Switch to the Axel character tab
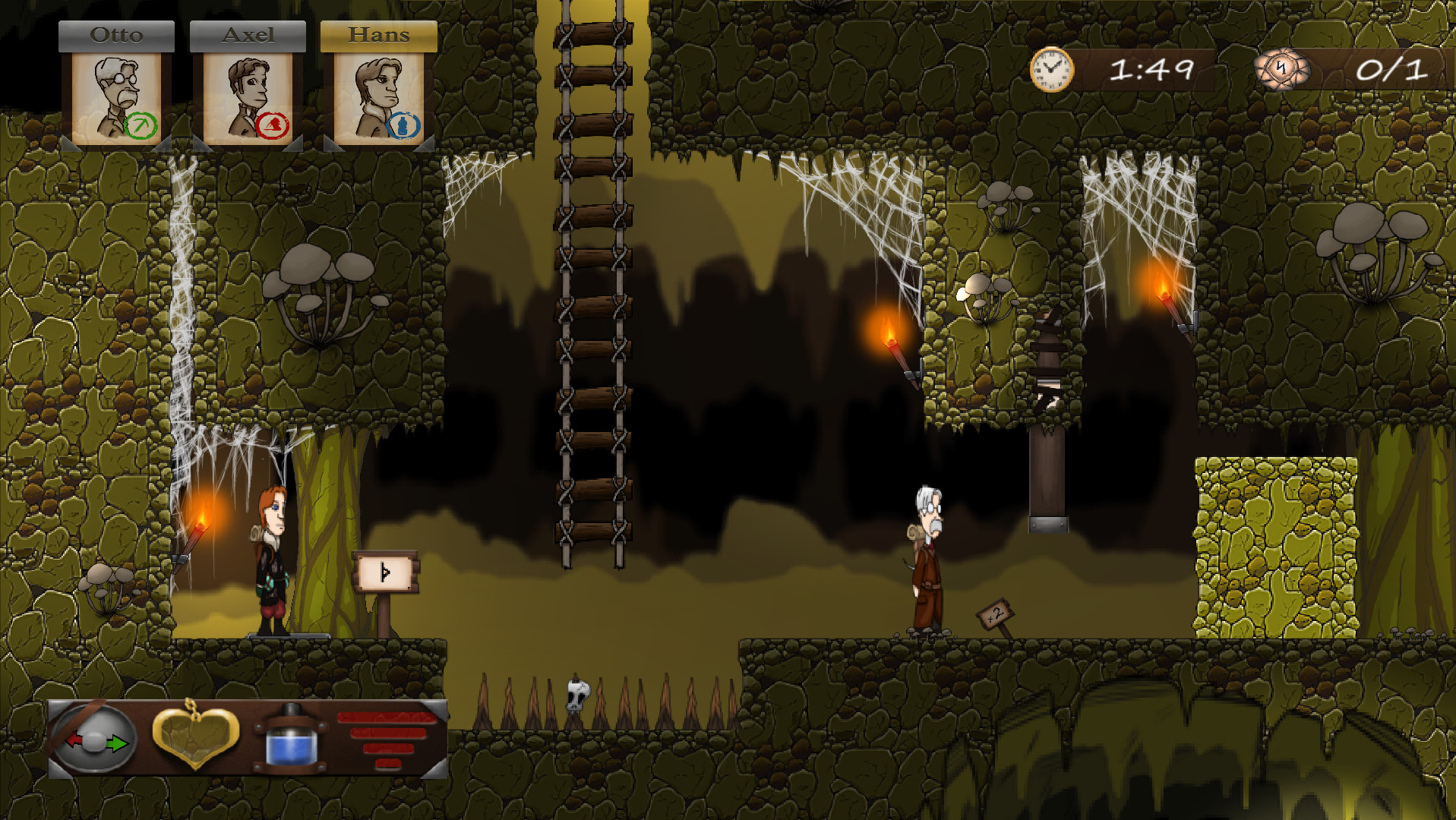Screen dimensions: 1456x820 coord(248,33)
